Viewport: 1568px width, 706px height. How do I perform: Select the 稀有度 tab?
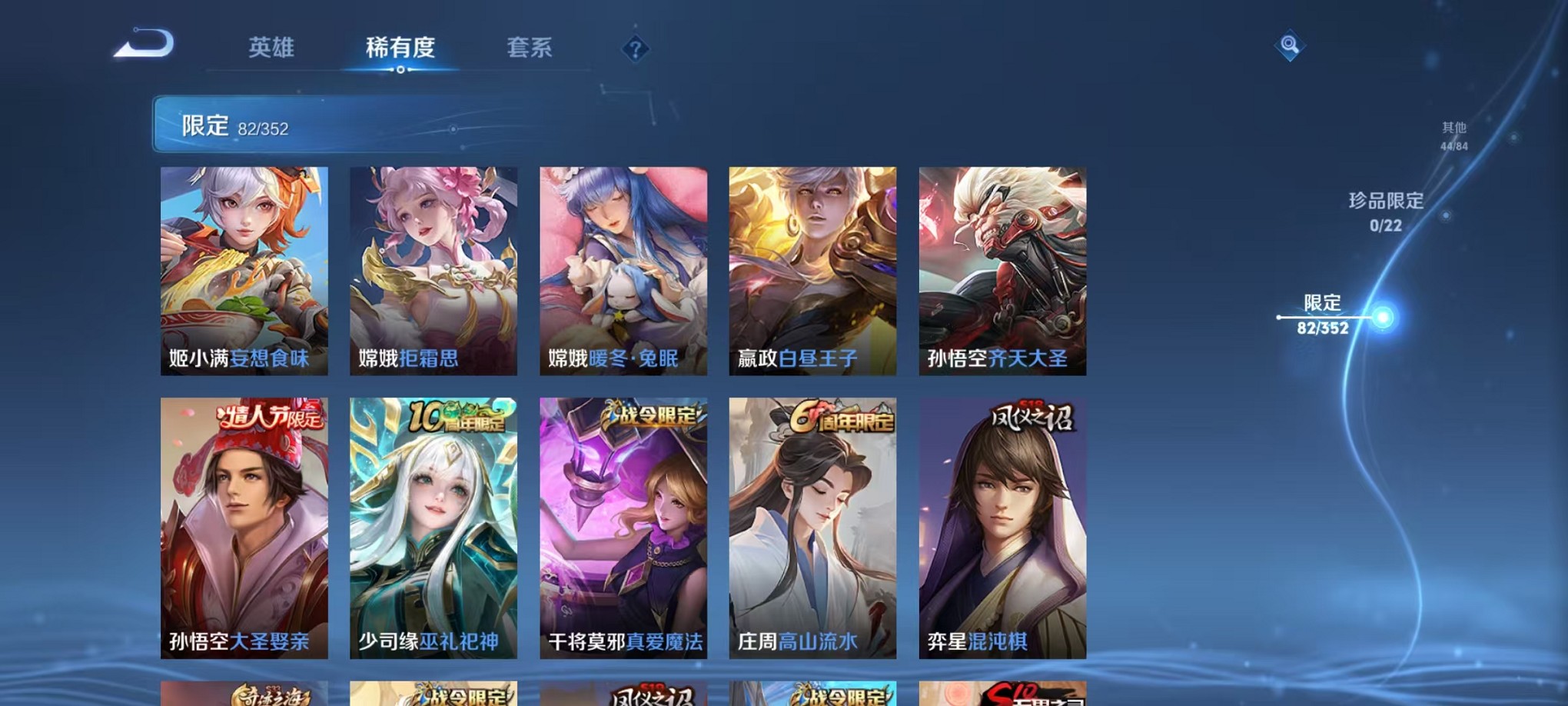pos(400,48)
